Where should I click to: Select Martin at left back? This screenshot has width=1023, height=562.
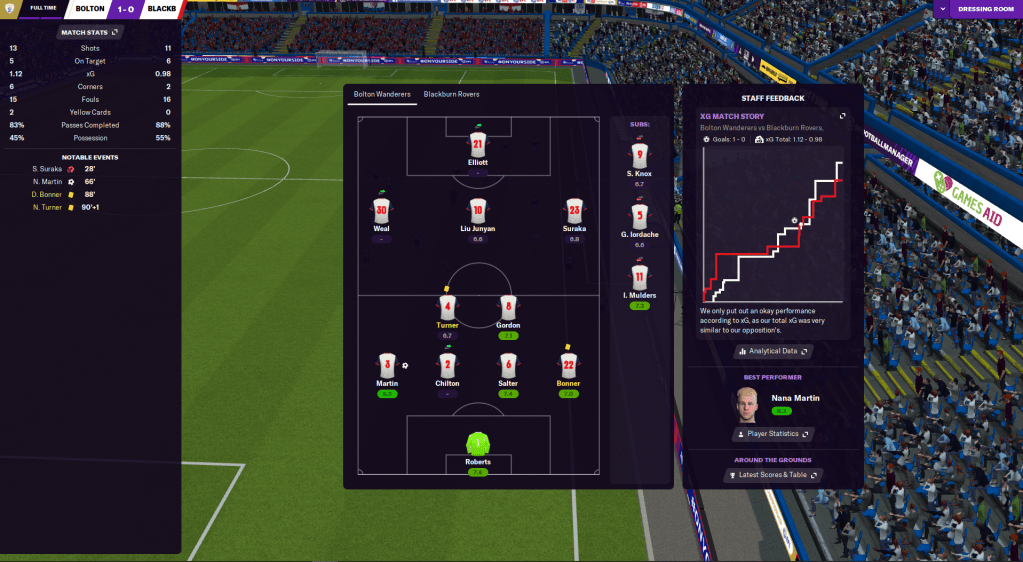click(x=387, y=365)
